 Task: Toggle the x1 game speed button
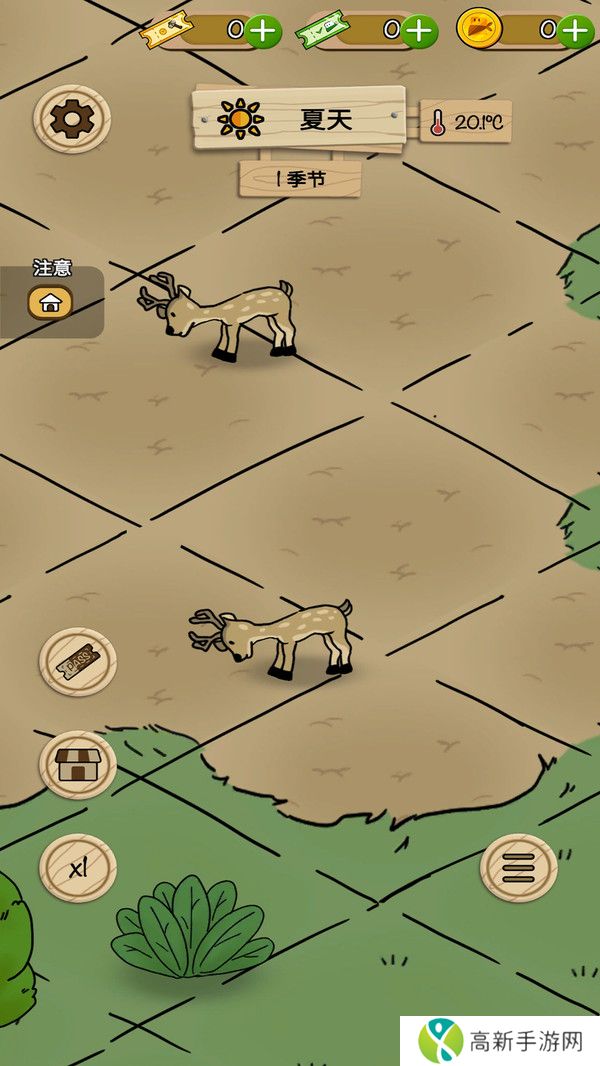[x=78, y=867]
